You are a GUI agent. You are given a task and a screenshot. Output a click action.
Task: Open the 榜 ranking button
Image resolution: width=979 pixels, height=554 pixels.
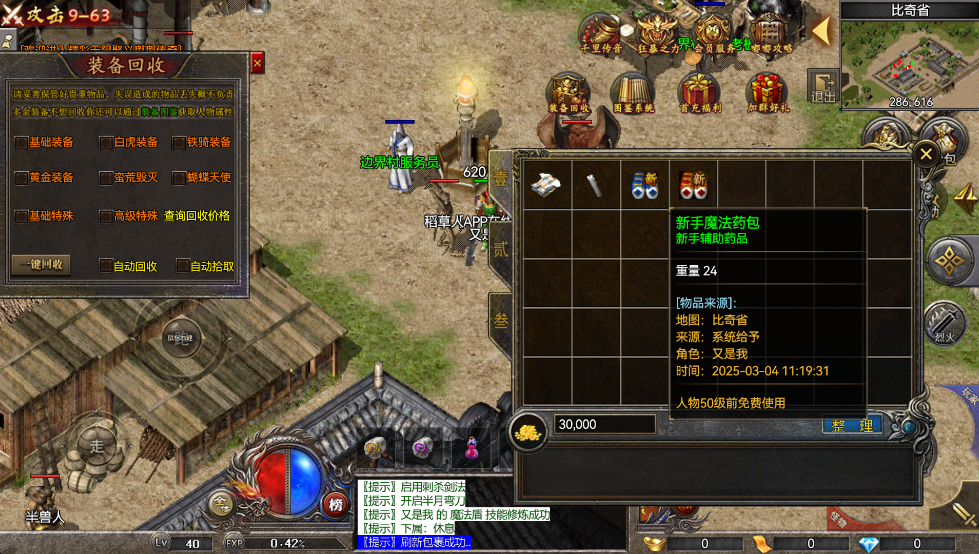point(335,504)
